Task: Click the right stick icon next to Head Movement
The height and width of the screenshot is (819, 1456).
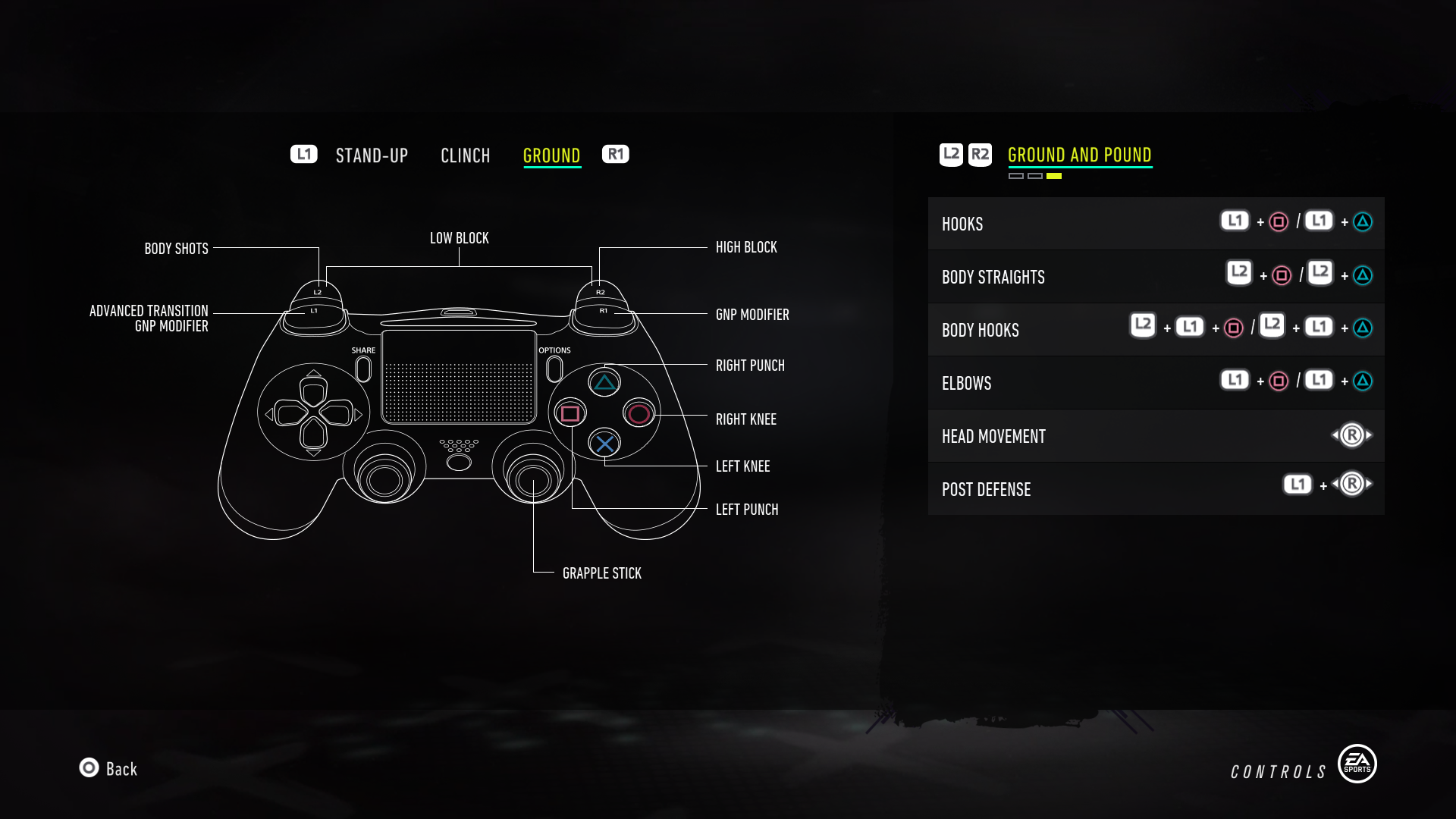Action: click(x=1352, y=435)
